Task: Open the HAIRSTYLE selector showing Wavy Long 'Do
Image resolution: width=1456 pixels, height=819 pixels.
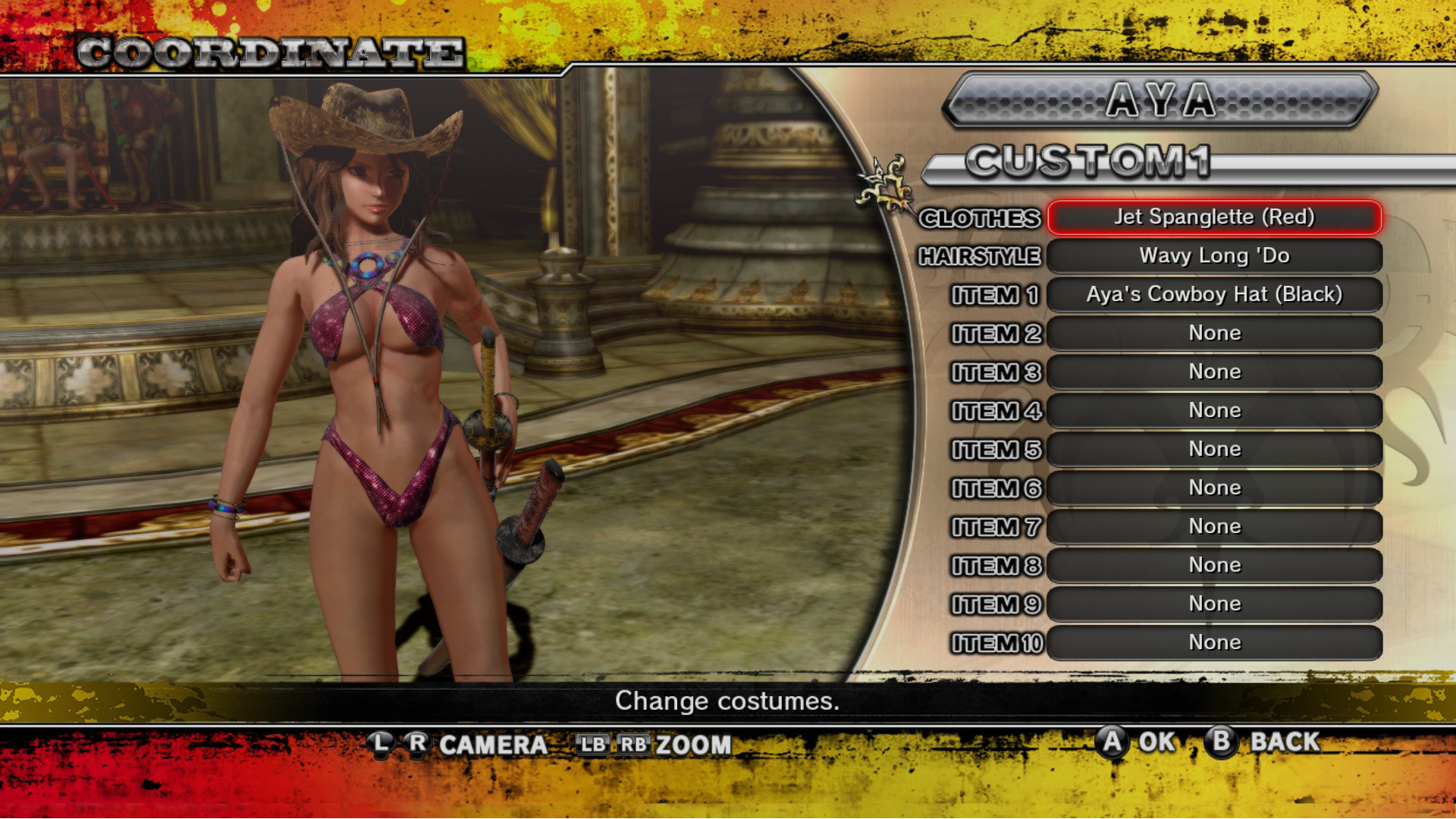Action: pyautogui.click(x=1213, y=256)
